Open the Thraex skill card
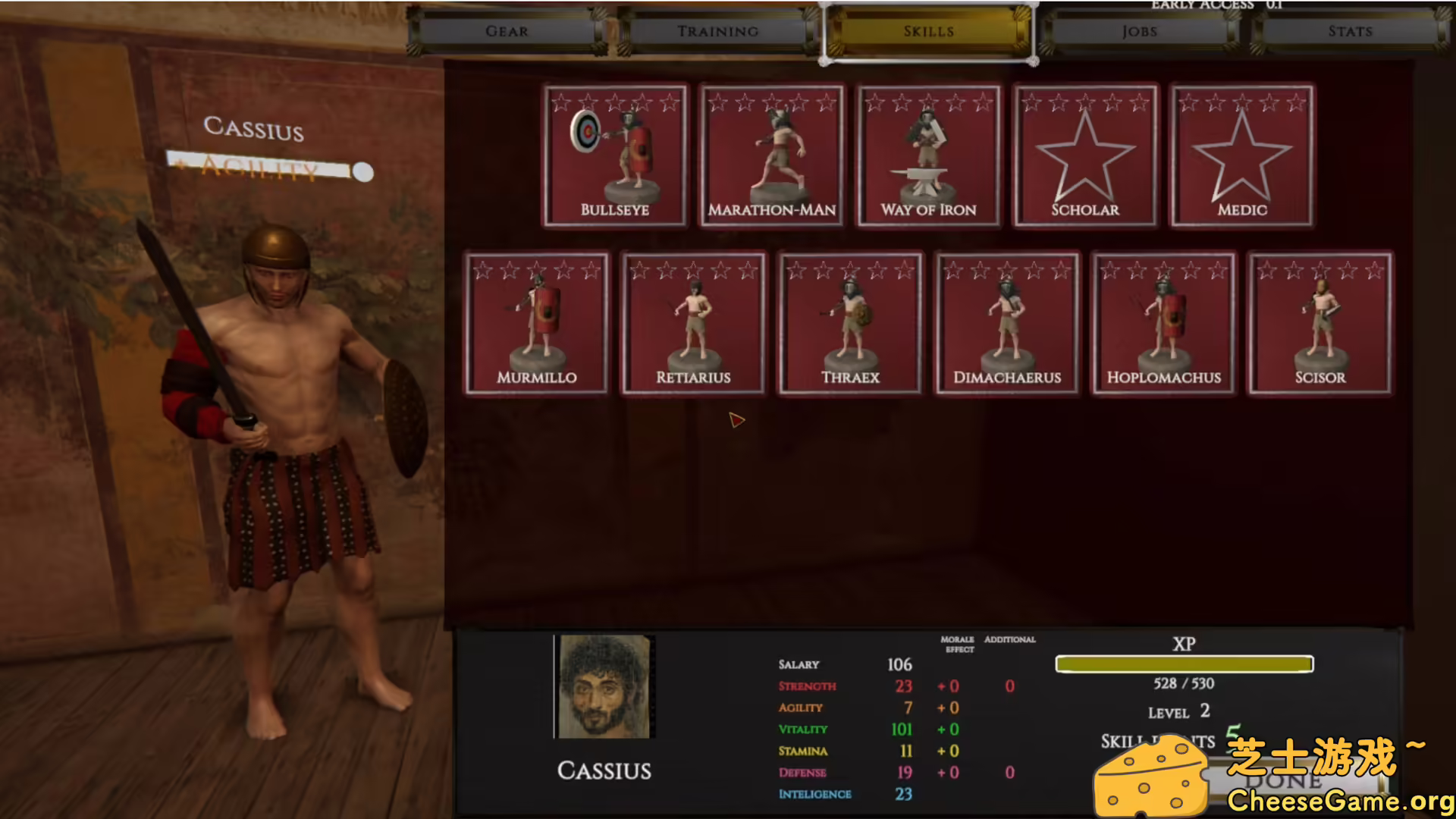This screenshot has width=1456, height=819. click(x=849, y=322)
